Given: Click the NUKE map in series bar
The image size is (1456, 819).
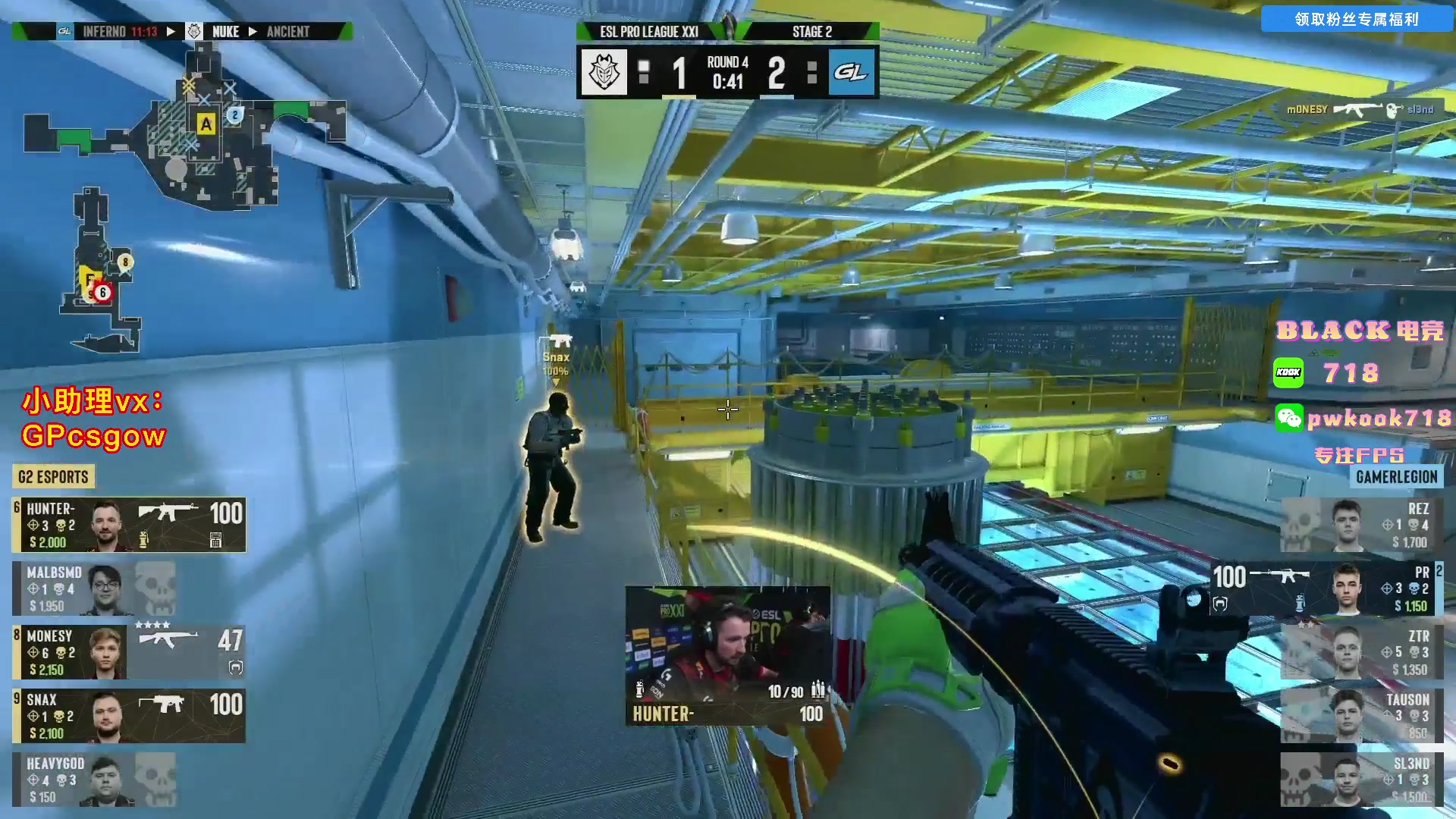Looking at the screenshot, I should click(x=225, y=31).
